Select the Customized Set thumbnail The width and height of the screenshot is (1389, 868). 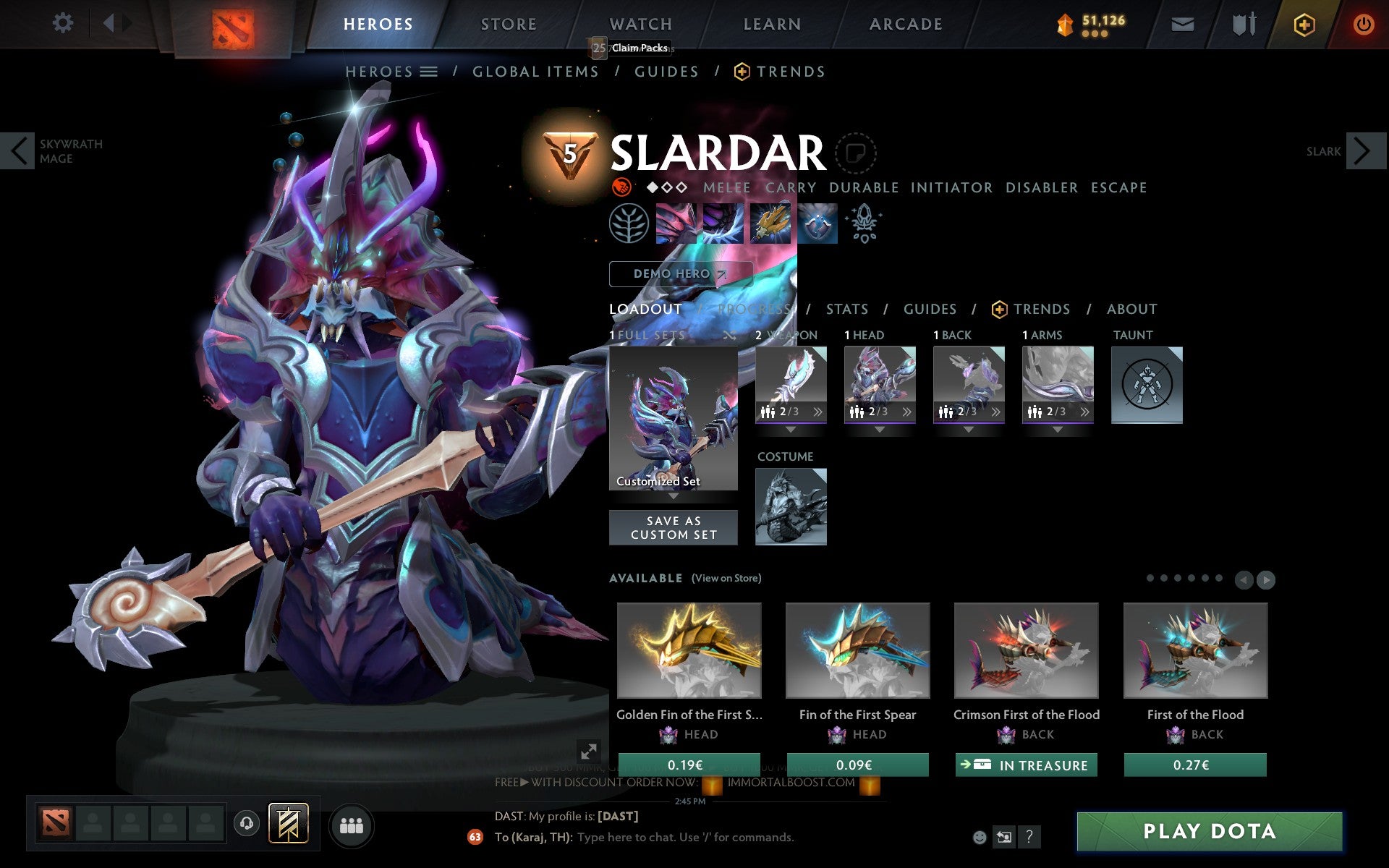click(x=673, y=416)
